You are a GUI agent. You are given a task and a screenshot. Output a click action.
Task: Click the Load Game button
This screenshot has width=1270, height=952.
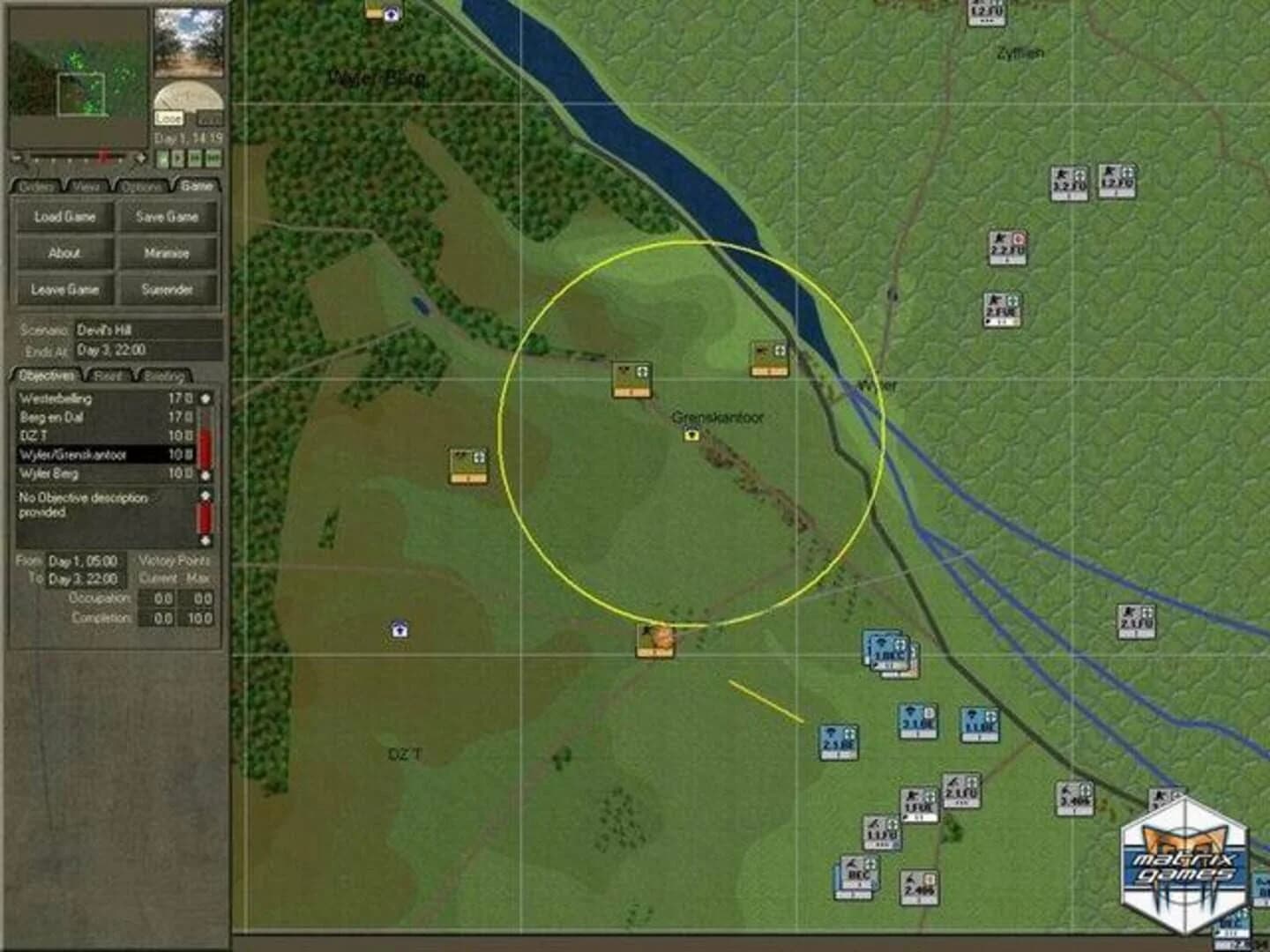[x=63, y=217]
